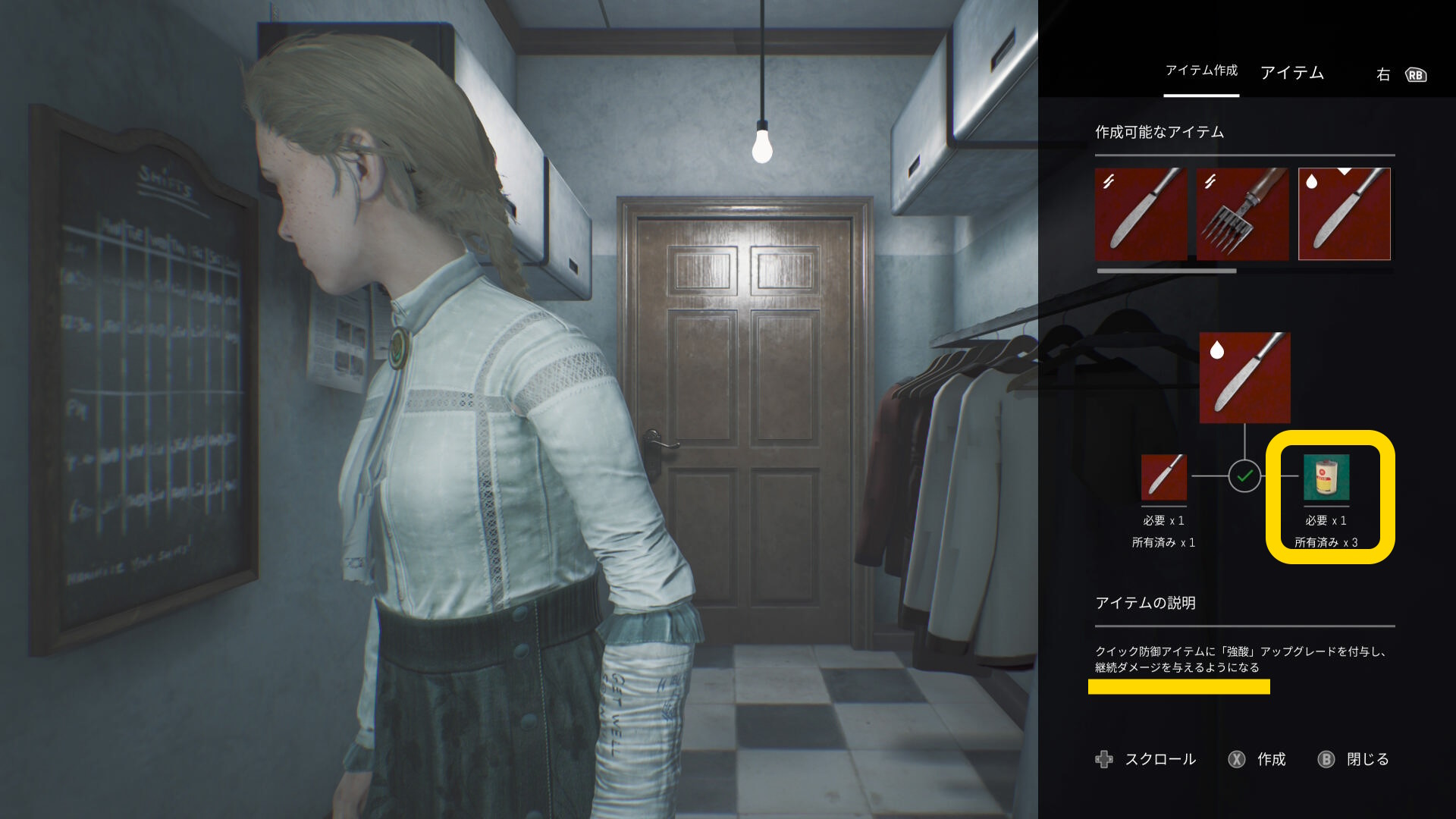
Task: Open the アイテム inventory tab
Action: 1291,73
